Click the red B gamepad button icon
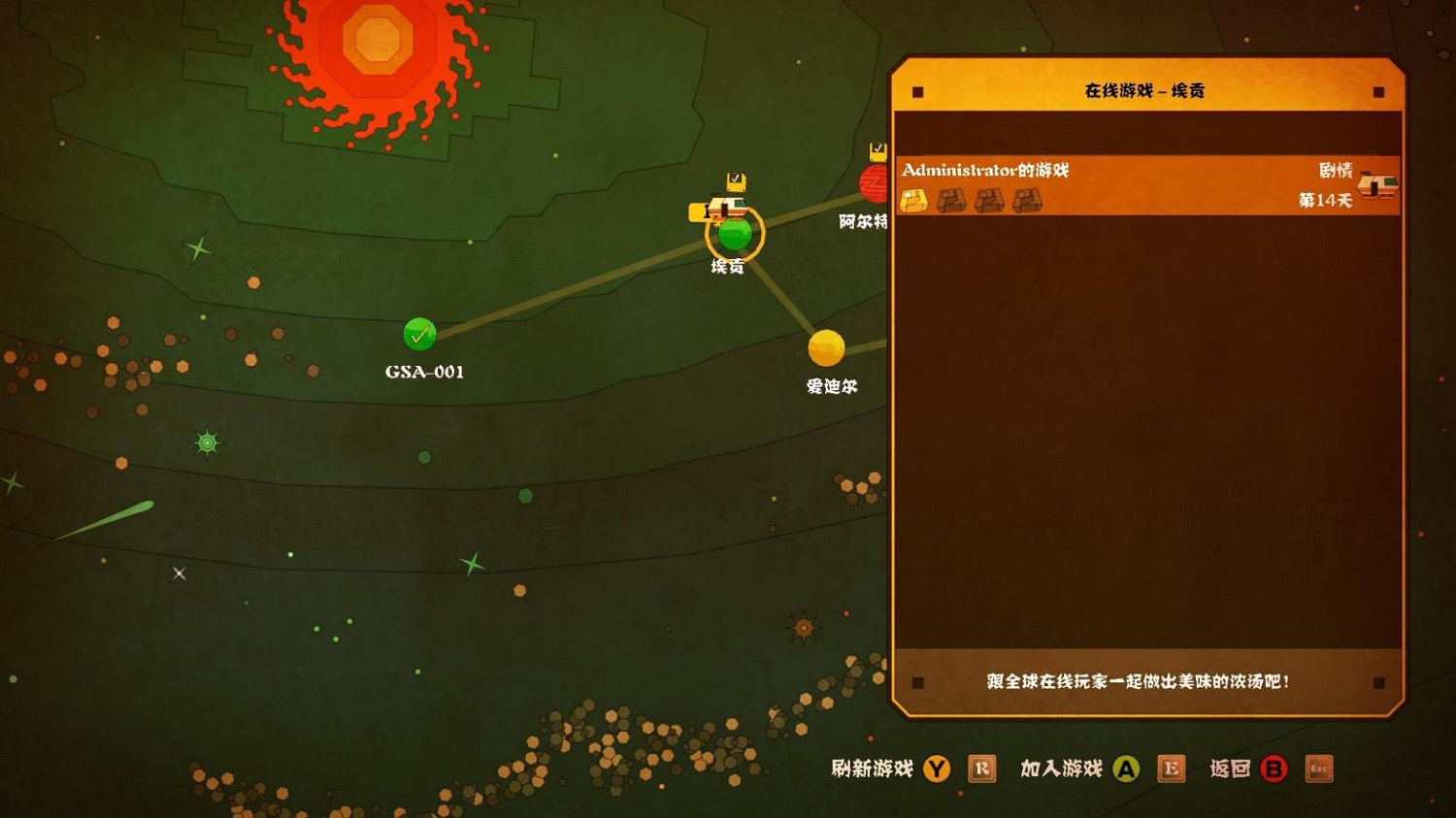The image size is (1456, 818). pyautogui.click(x=1274, y=768)
